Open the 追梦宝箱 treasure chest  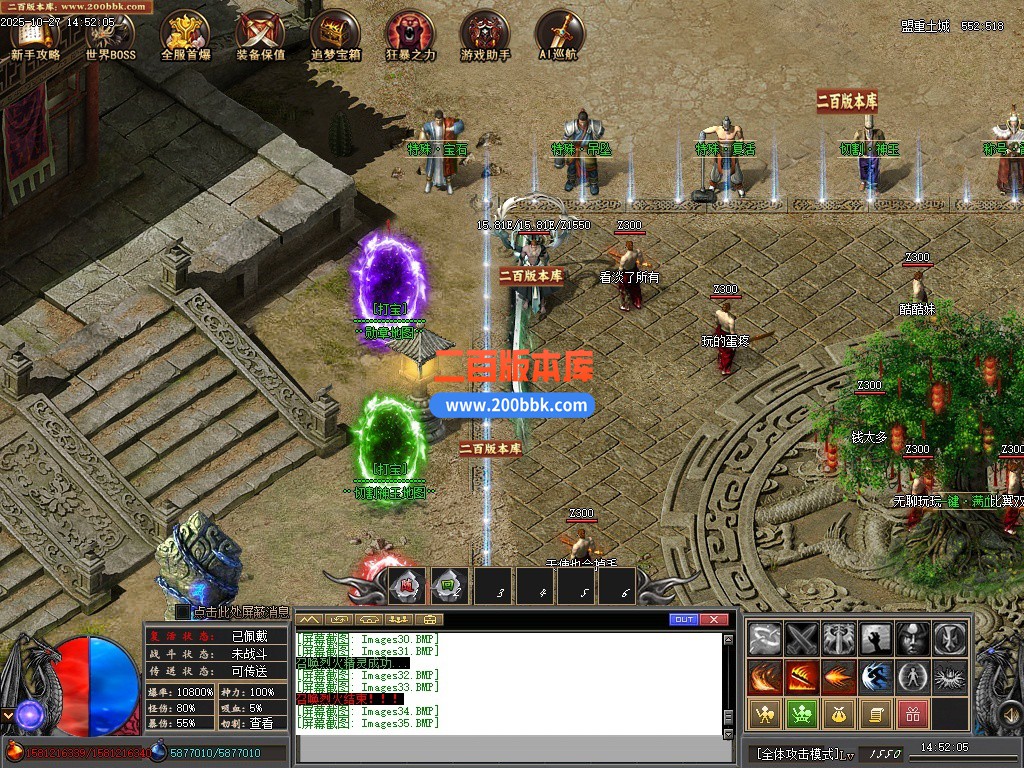335,36
